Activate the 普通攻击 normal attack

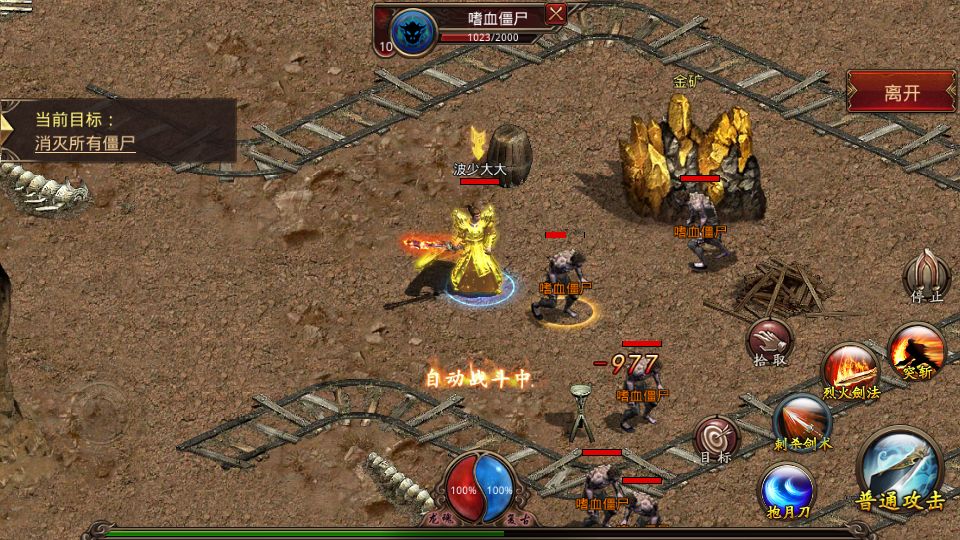899,472
